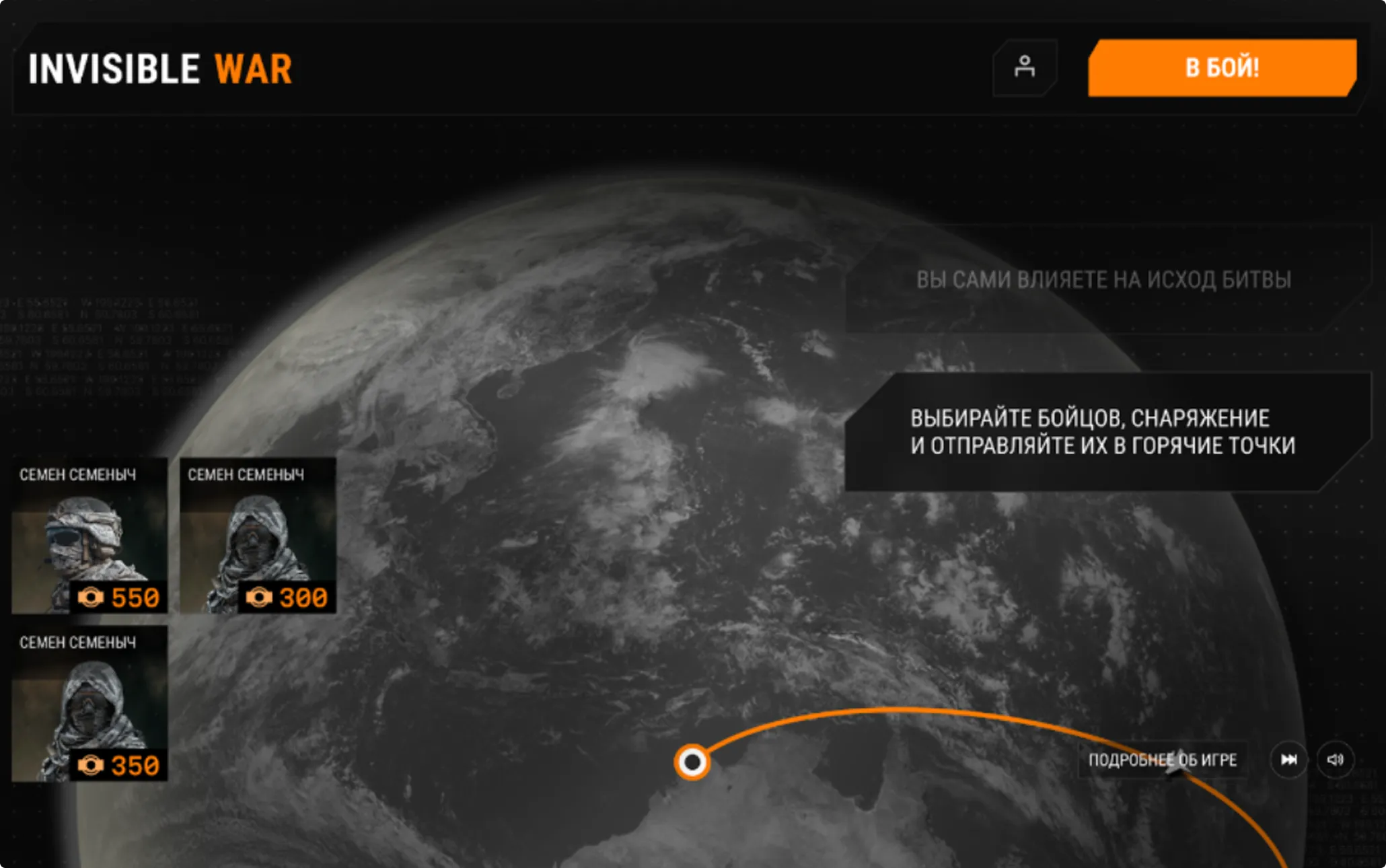This screenshot has width=1386, height=868.
Task: Select the fighter card costing 550
Action: [x=89, y=536]
